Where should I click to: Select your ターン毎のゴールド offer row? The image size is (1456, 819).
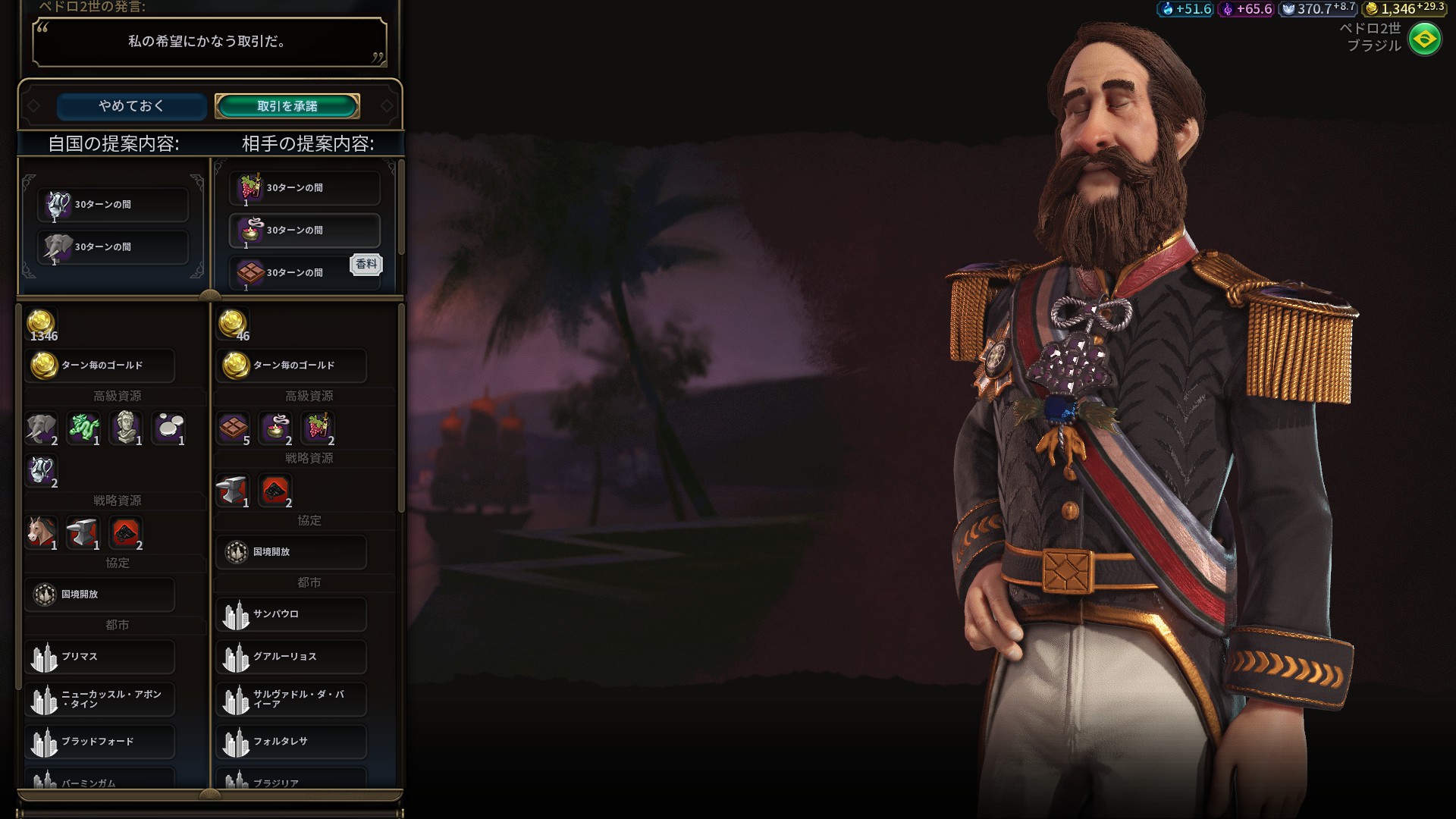click(x=100, y=366)
